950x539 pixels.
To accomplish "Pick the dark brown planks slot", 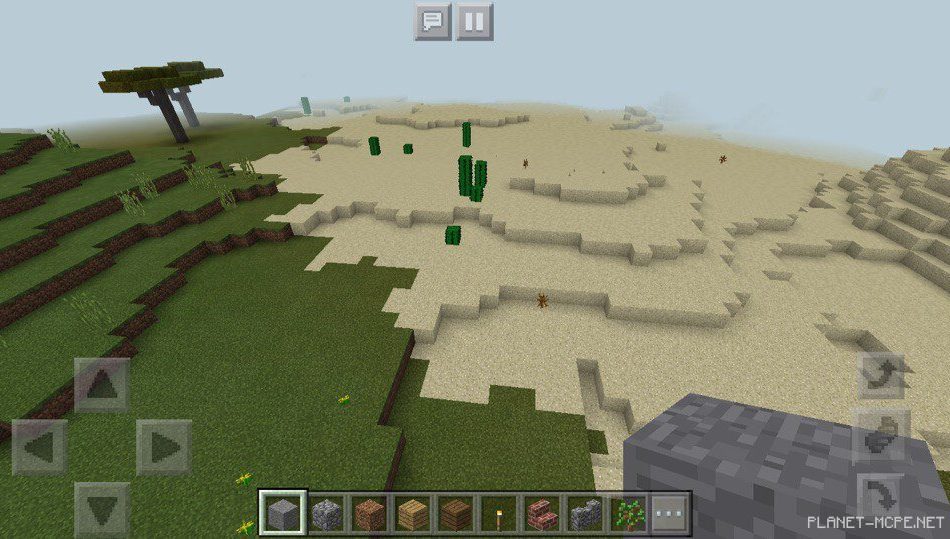I will (456, 514).
